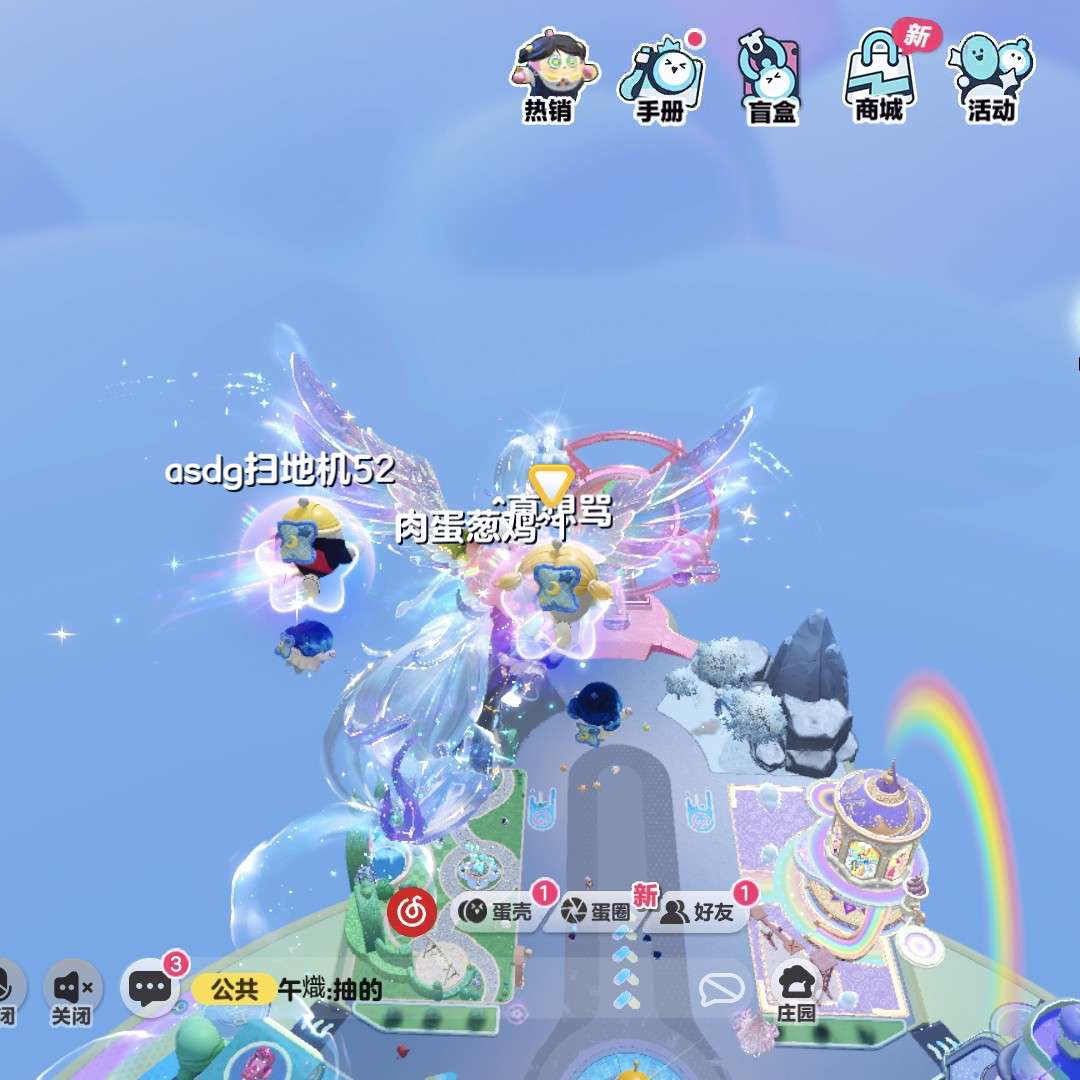
Task: Open the 好友 friends list
Action: pos(701,911)
